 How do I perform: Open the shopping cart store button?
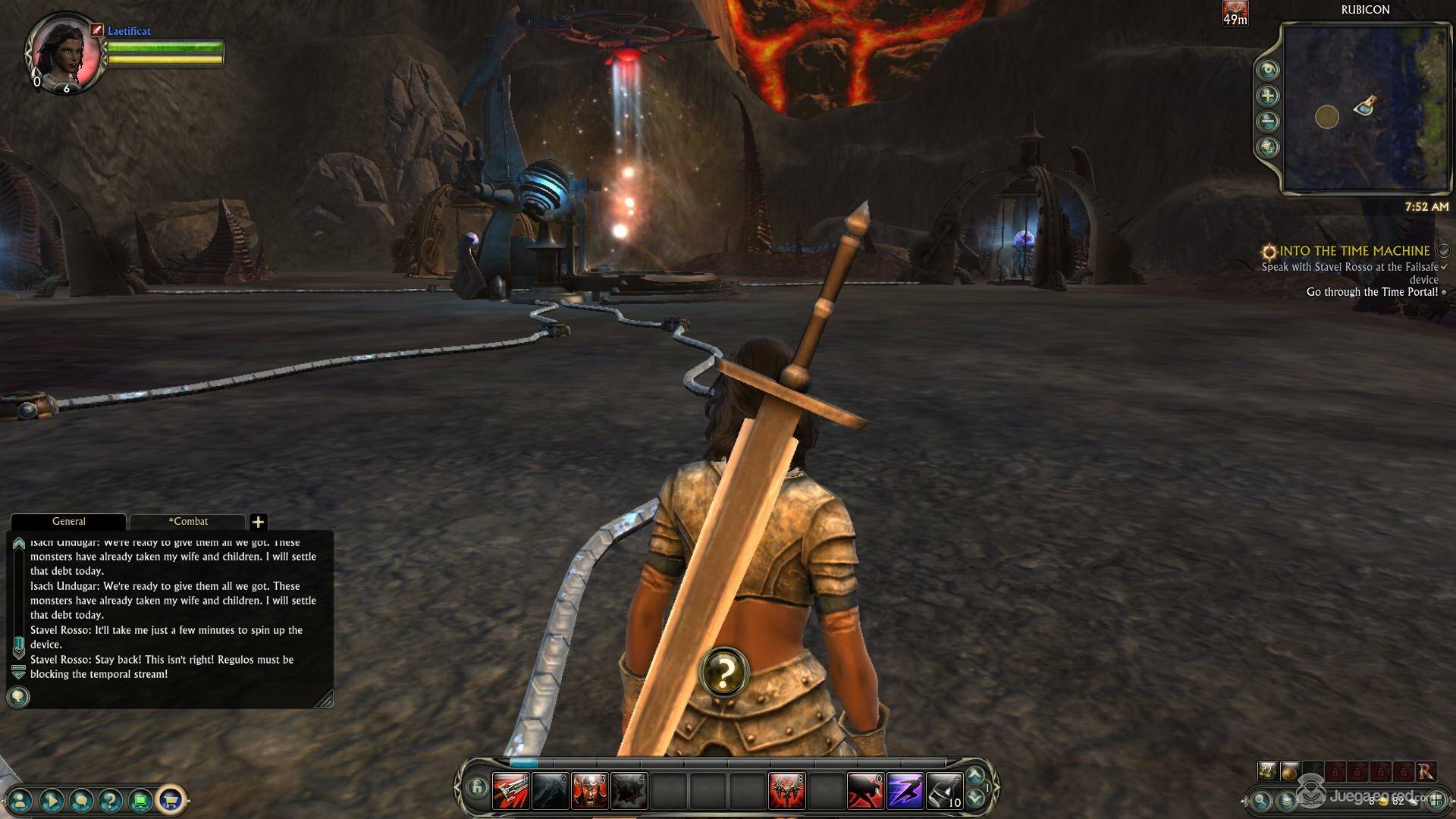[x=171, y=799]
